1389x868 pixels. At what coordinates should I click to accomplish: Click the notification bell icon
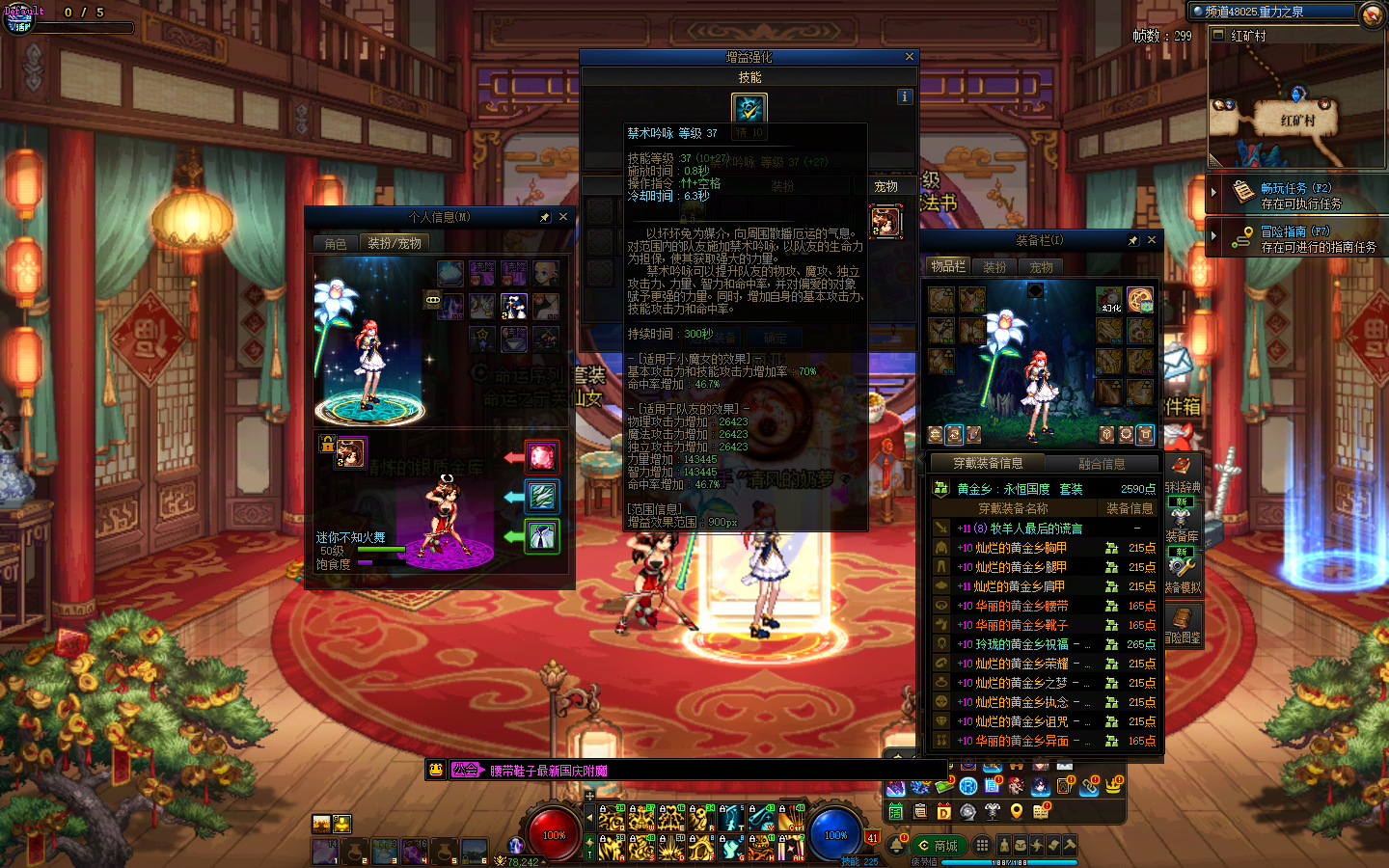click(x=896, y=845)
